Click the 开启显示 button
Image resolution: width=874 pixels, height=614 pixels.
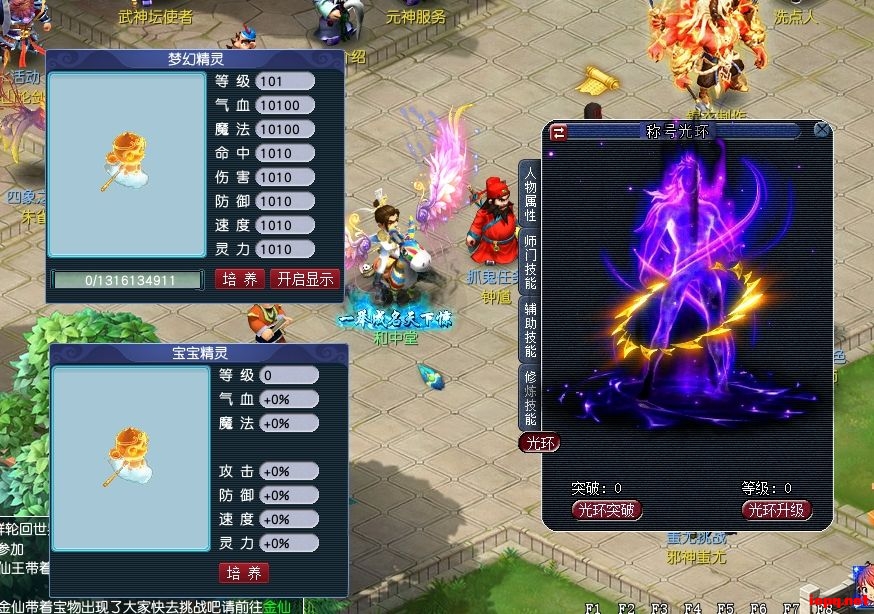[x=306, y=279]
